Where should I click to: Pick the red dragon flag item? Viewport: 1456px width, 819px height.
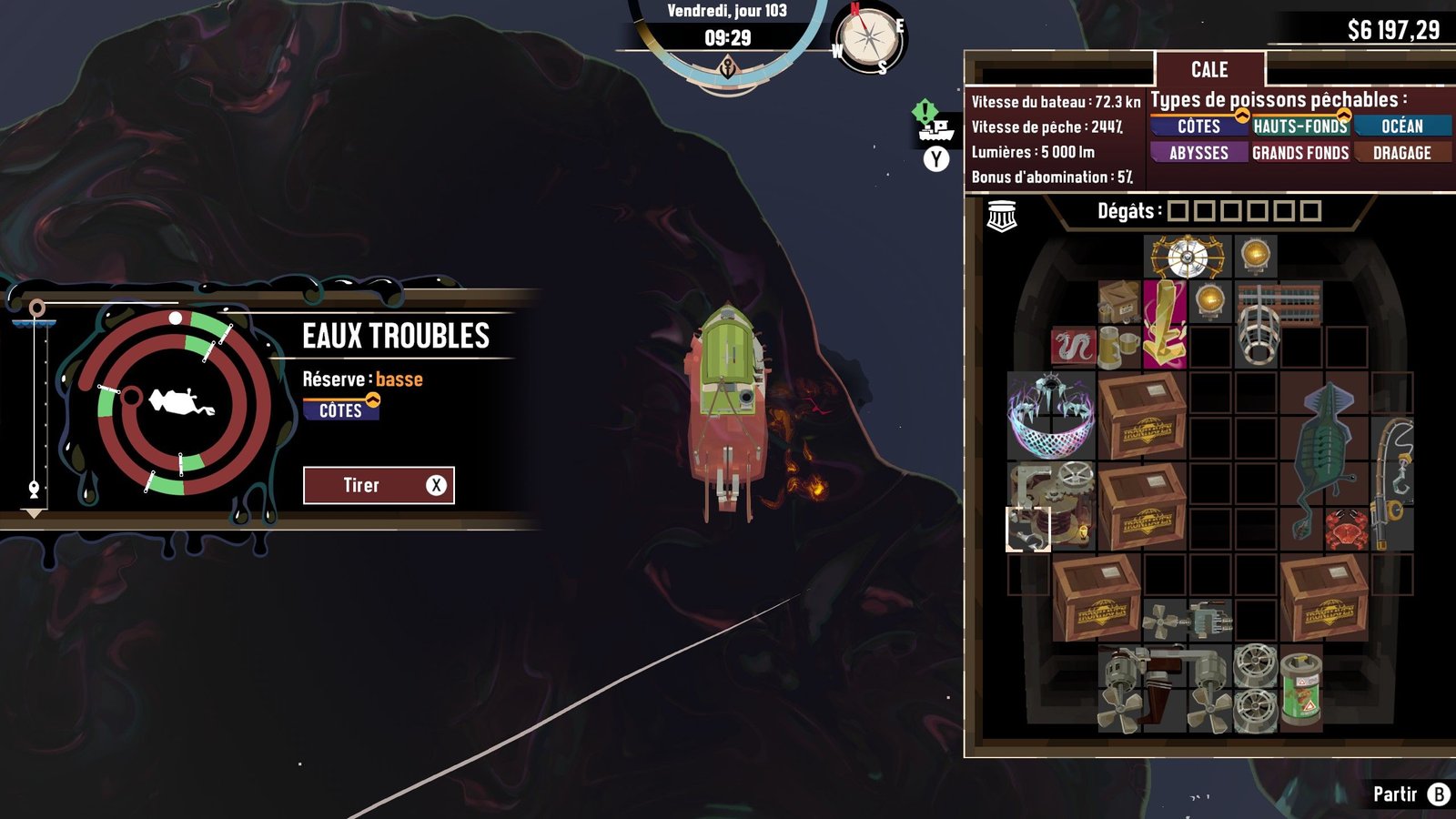tap(1074, 347)
